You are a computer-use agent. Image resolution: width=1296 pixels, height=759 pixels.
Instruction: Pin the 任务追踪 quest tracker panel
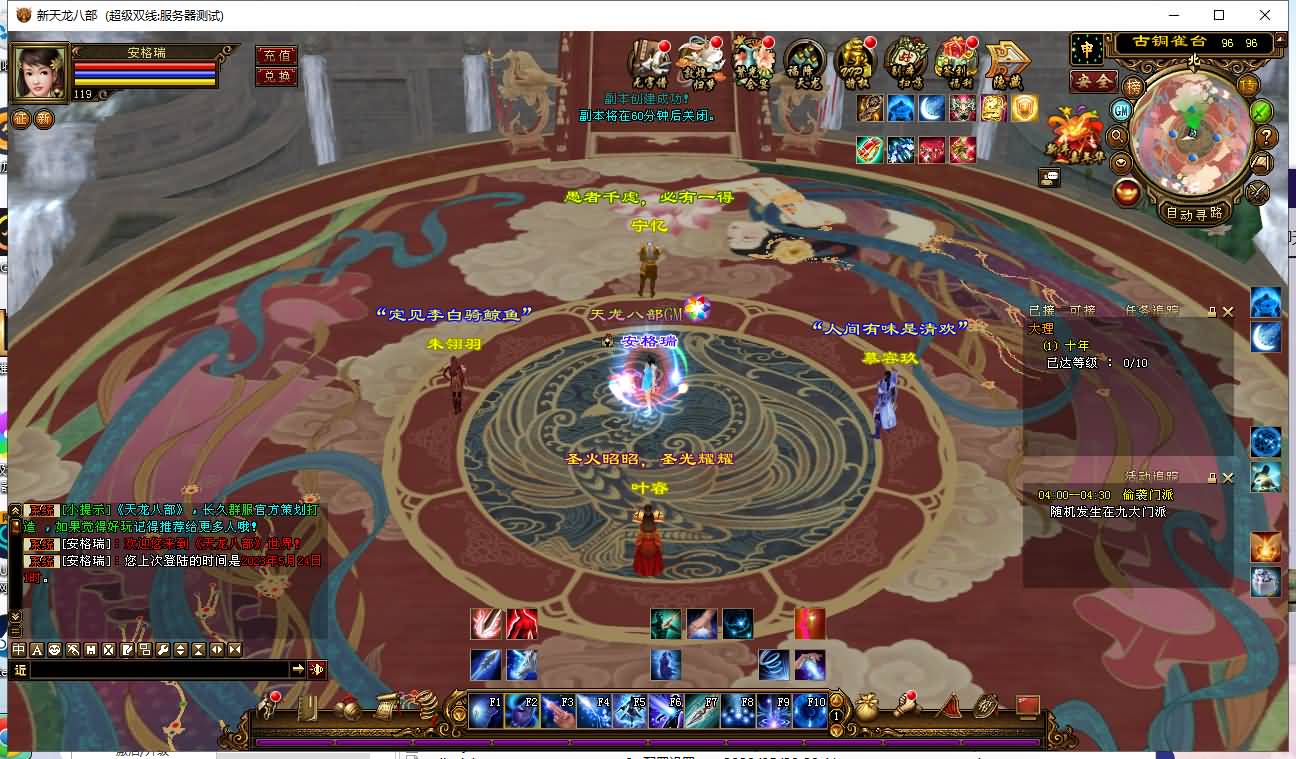point(1212,311)
